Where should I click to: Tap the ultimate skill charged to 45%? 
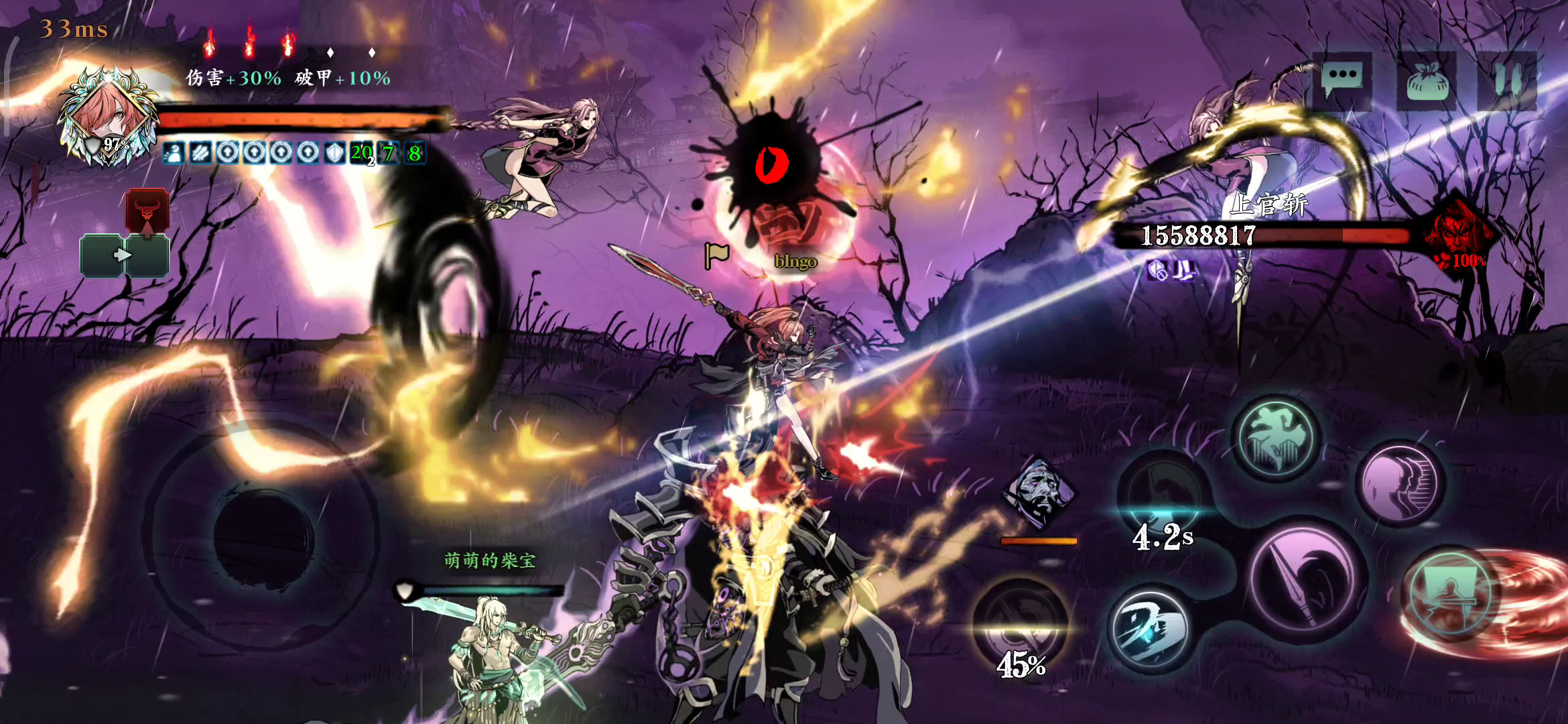(x=1020, y=625)
